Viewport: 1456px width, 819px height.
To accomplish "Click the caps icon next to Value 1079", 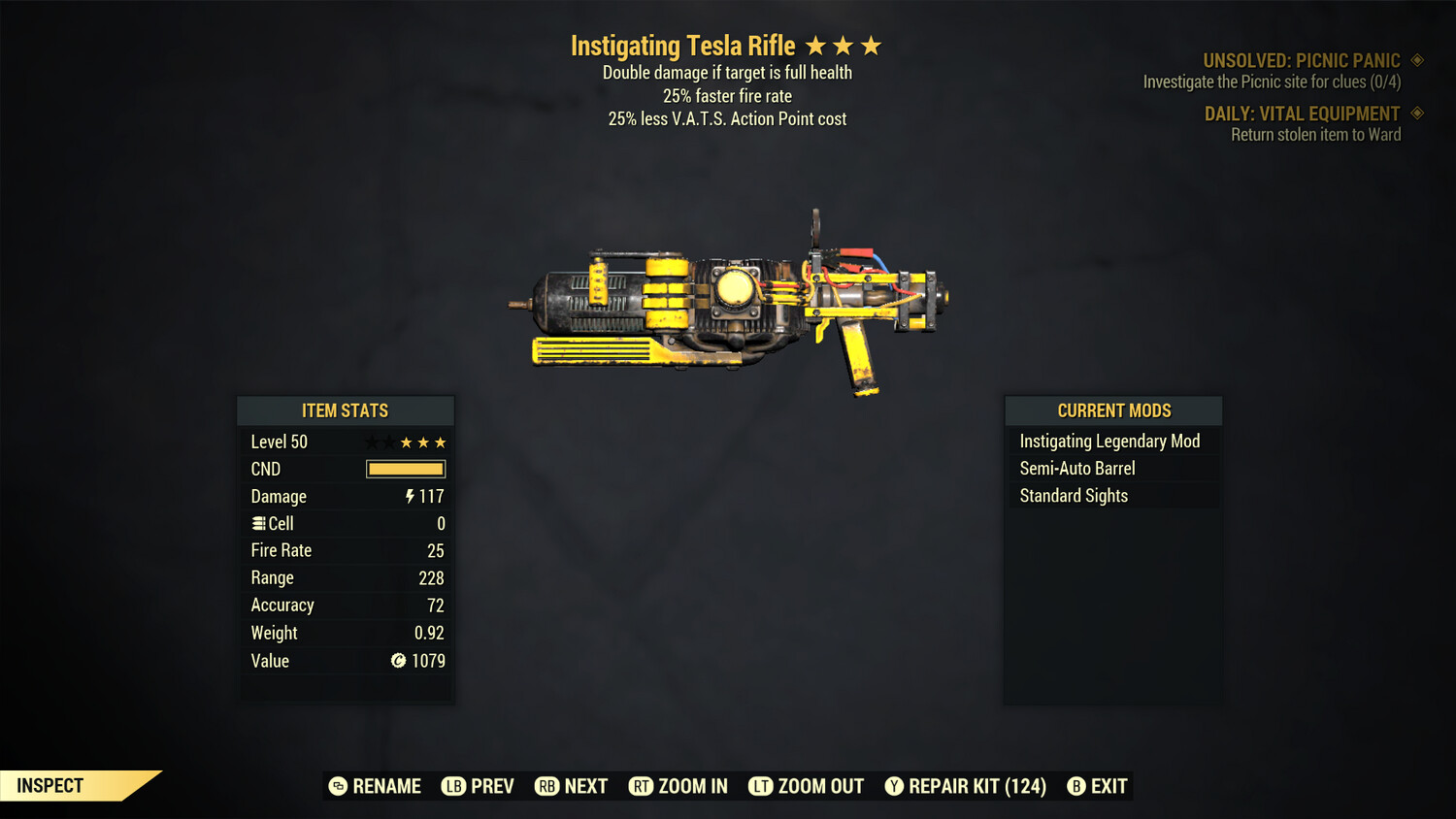I will pos(398,661).
